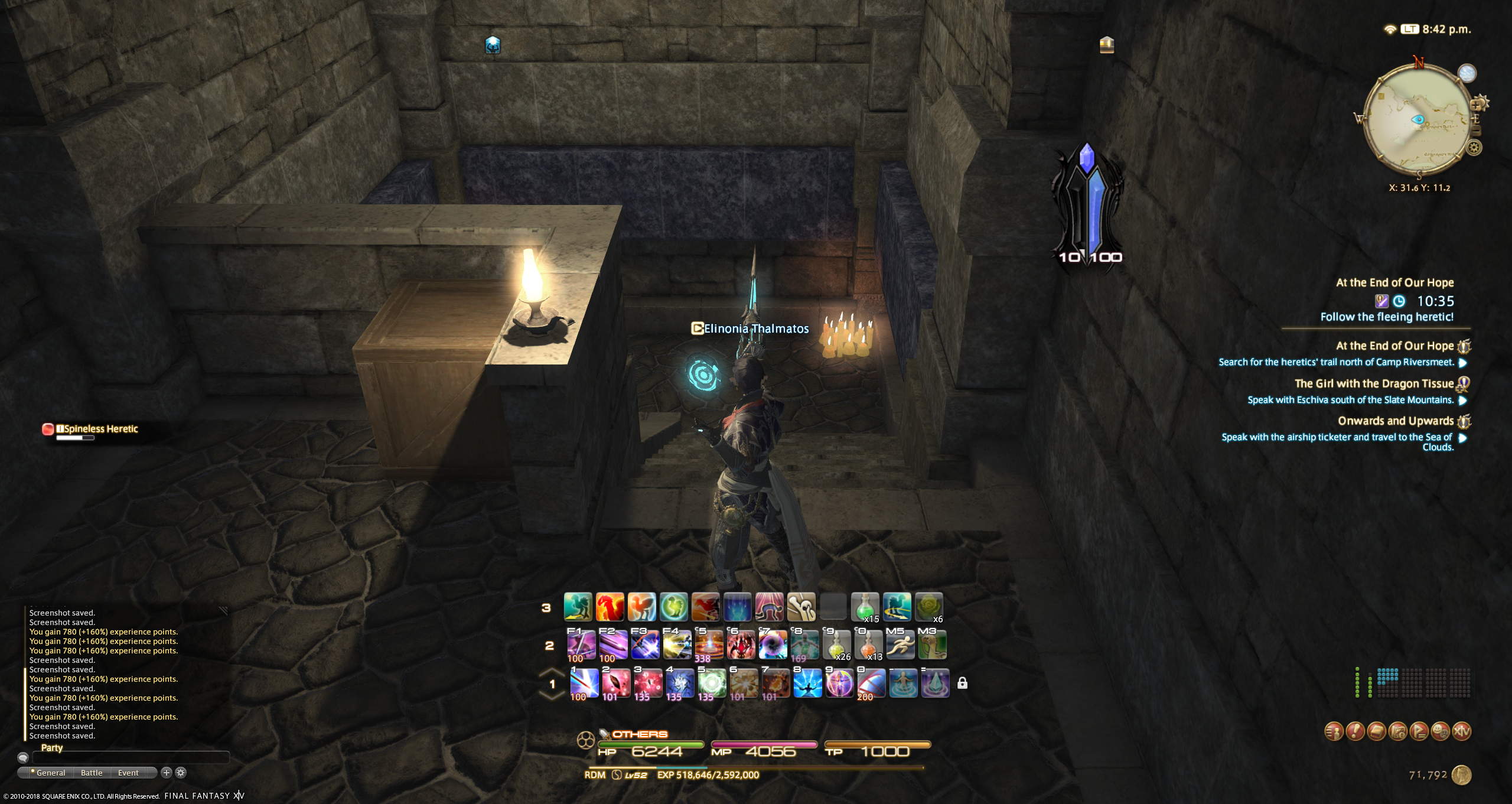Click the chat text input field
Screen dimensions: 1512x804
[130, 757]
